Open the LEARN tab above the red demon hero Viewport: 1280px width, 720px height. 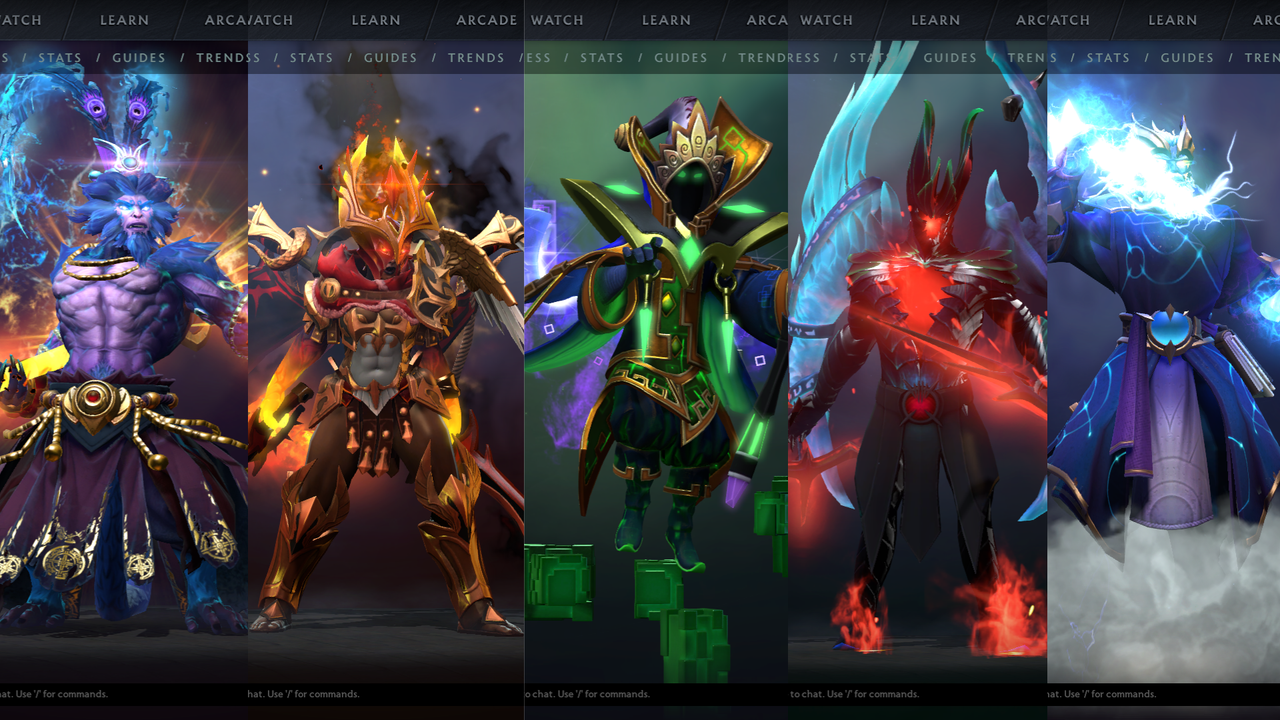(936, 20)
